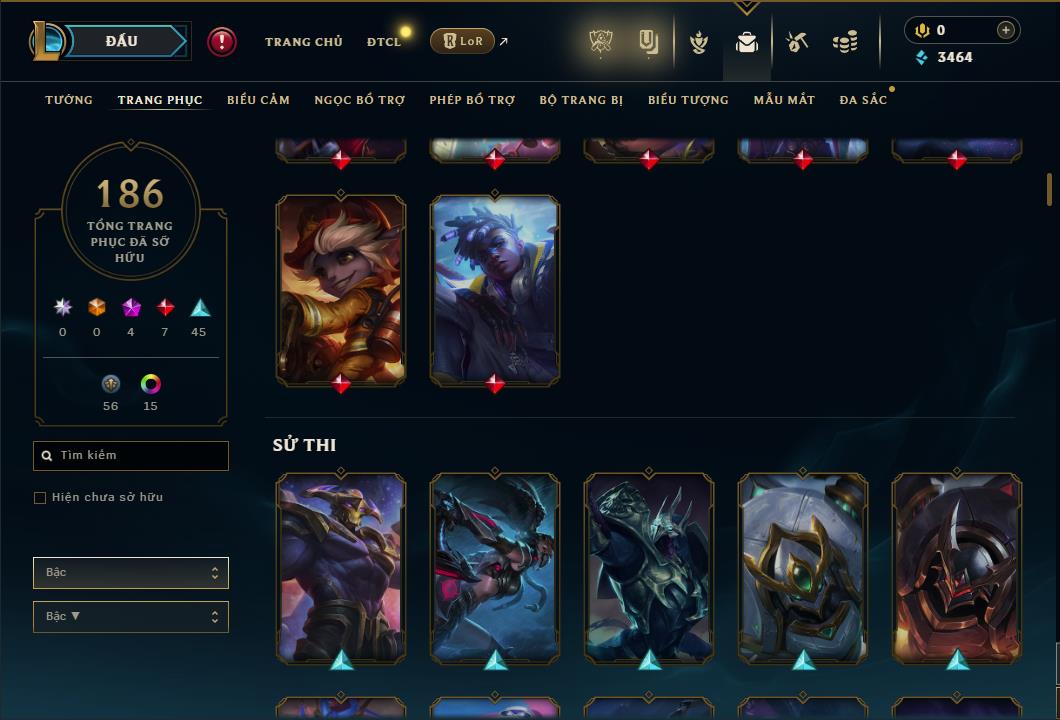The height and width of the screenshot is (720, 1060).
Task: Launch the LoR link button
Action: point(461,42)
